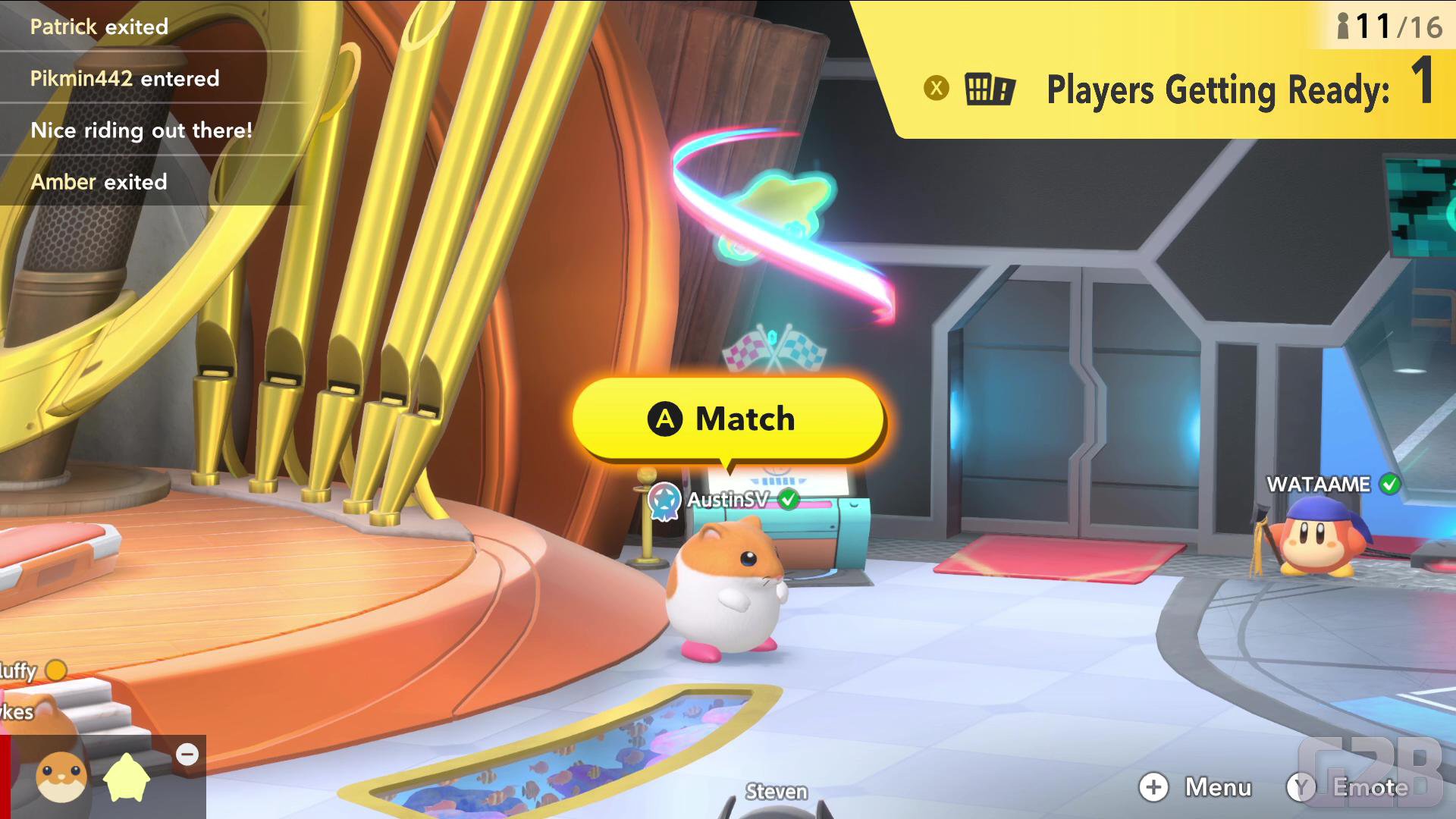
Task: Choose the yellow star icon
Action: [127, 778]
